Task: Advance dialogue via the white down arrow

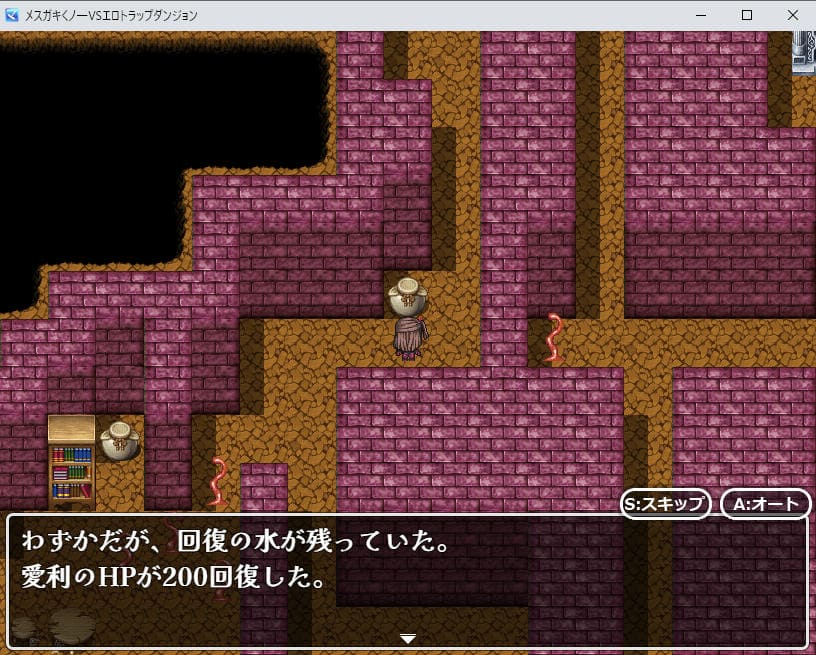Action: [x=407, y=638]
